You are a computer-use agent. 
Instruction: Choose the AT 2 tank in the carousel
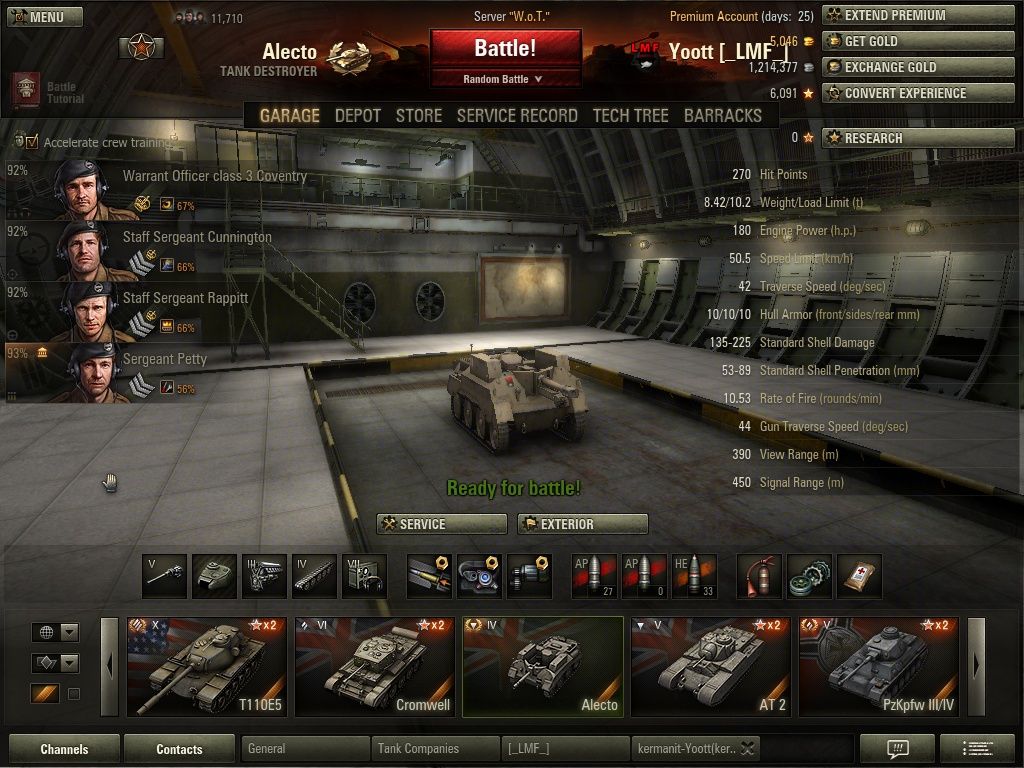(x=711, y=666)
